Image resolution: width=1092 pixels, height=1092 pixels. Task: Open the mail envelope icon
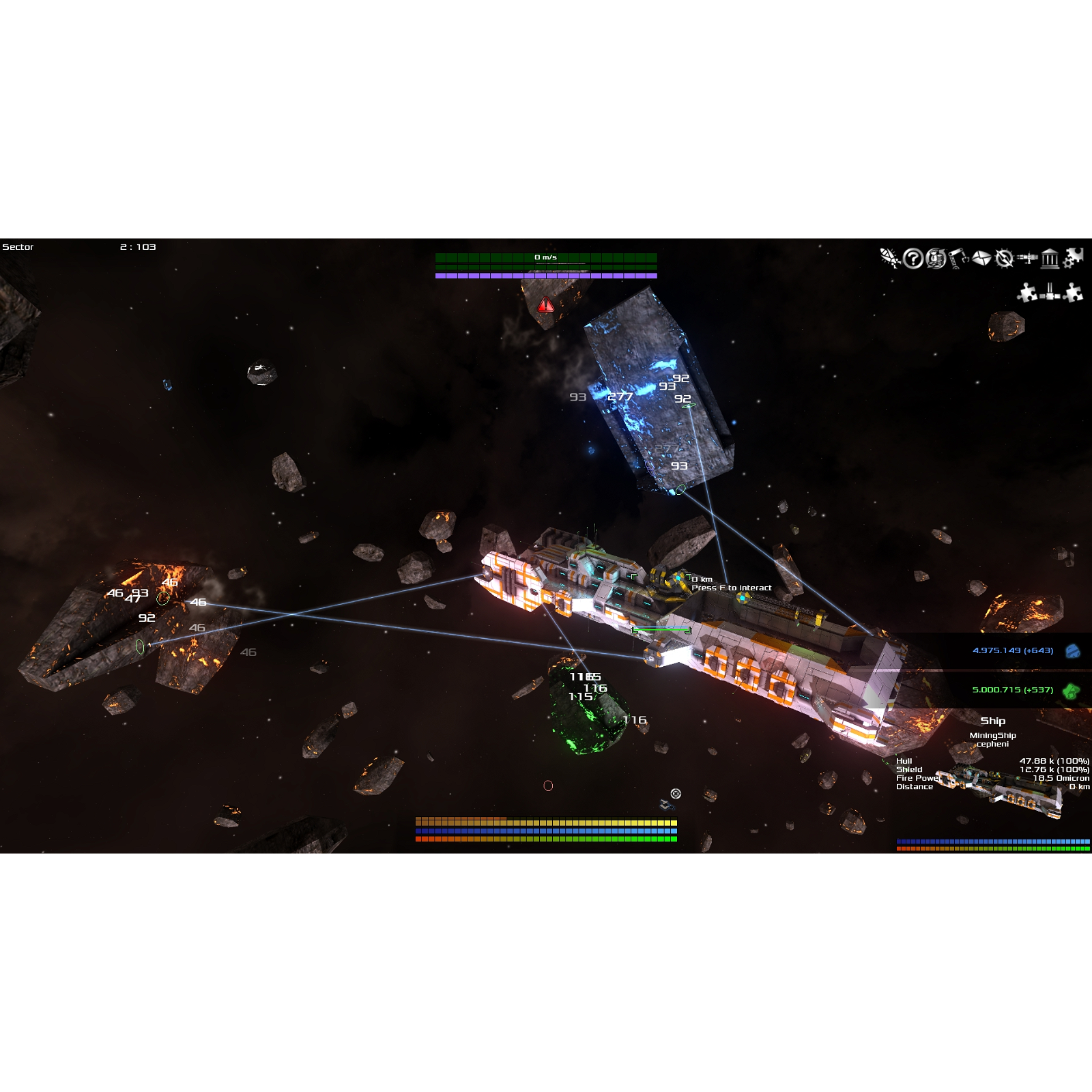click(x=981, y=258)
